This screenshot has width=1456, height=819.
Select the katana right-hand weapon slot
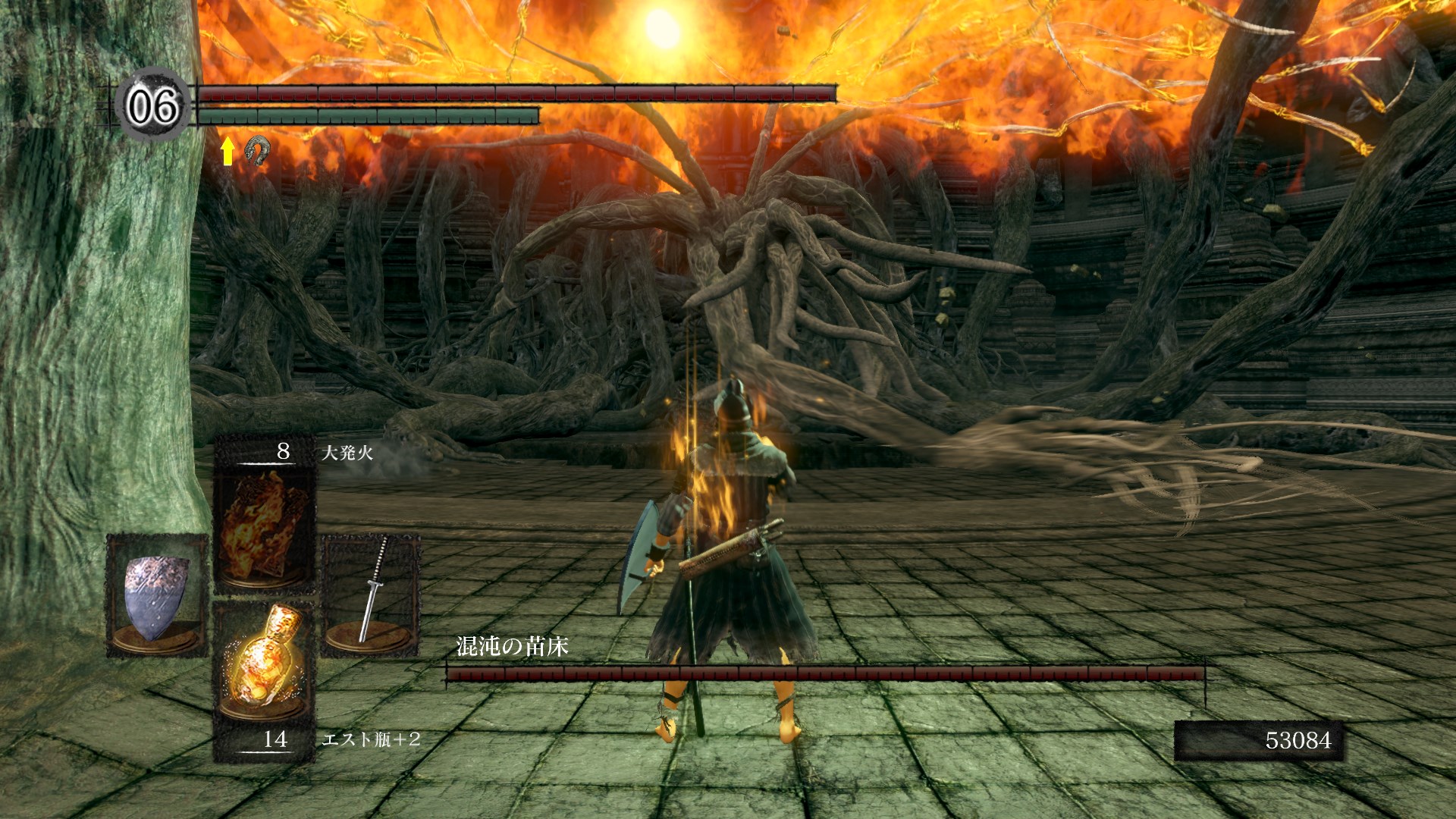tap(372, 595)
